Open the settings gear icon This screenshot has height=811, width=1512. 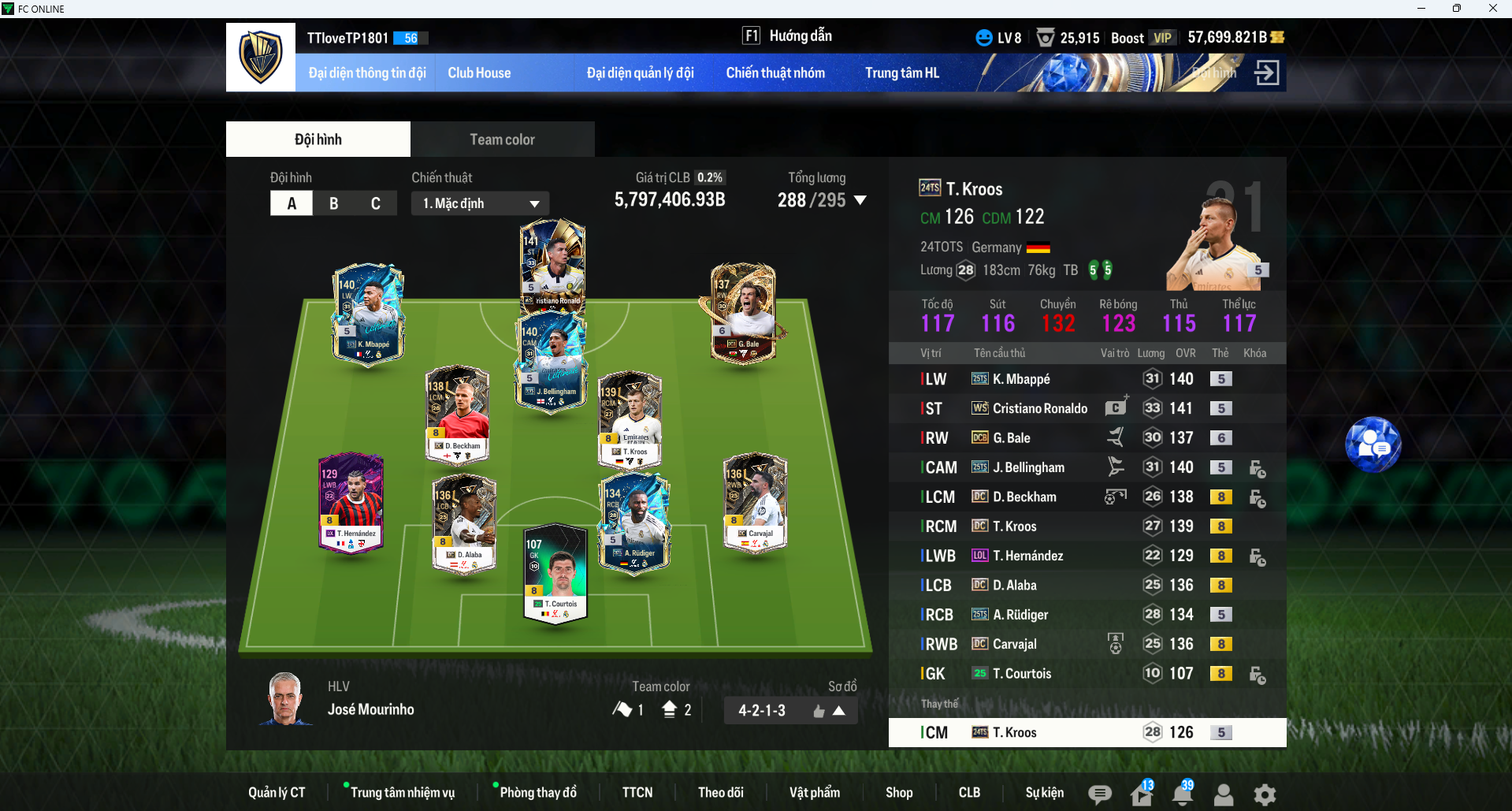tap(1265, 794)
